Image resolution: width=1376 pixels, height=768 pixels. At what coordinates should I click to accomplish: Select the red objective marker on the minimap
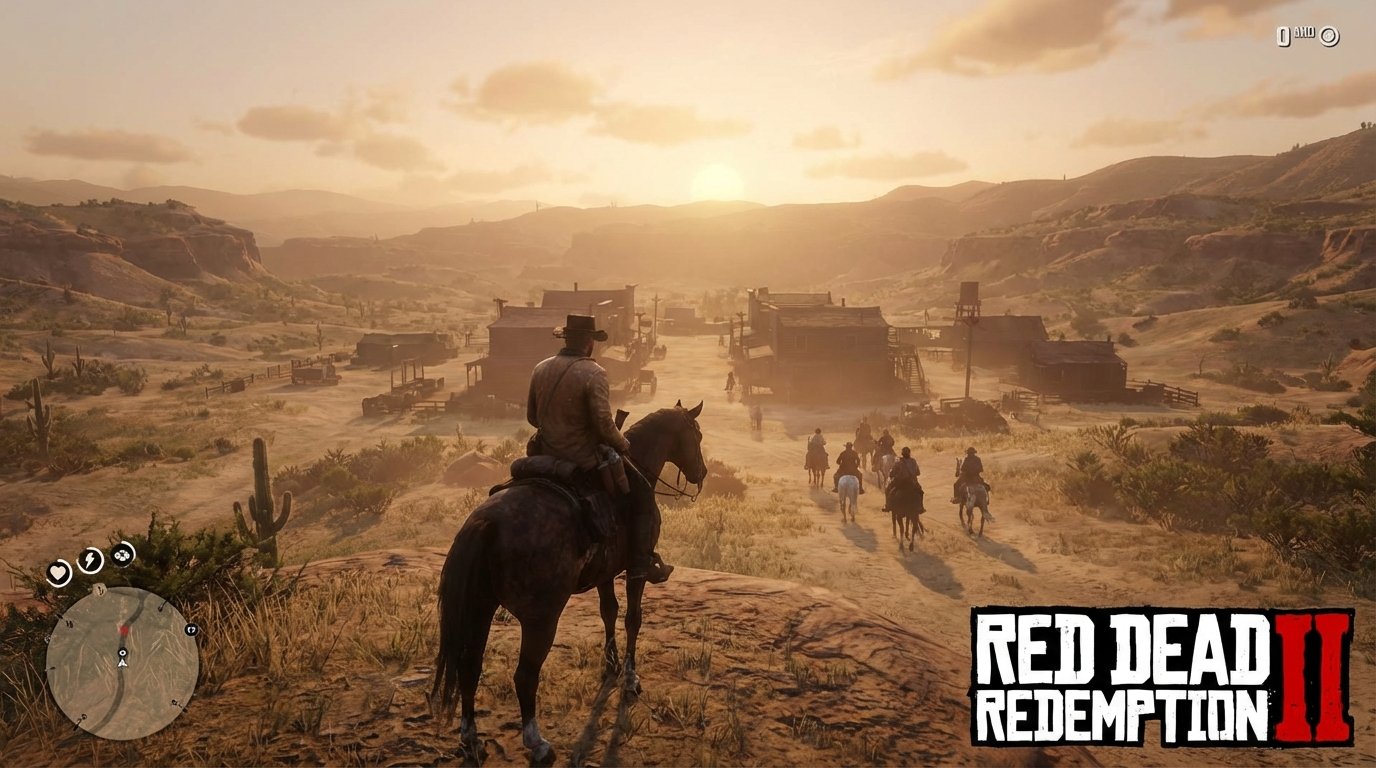(123, 630)
